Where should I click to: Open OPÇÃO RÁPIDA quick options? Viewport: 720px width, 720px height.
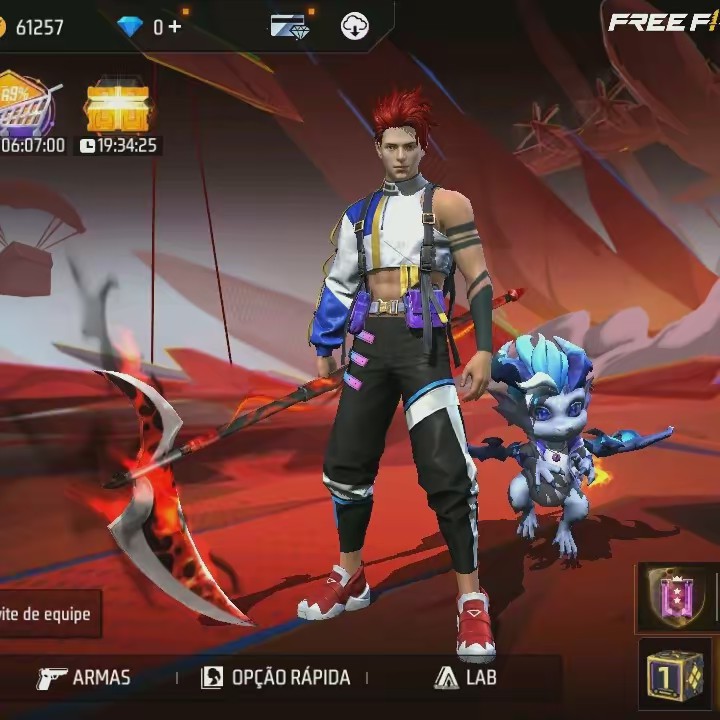tap(276, 677)
